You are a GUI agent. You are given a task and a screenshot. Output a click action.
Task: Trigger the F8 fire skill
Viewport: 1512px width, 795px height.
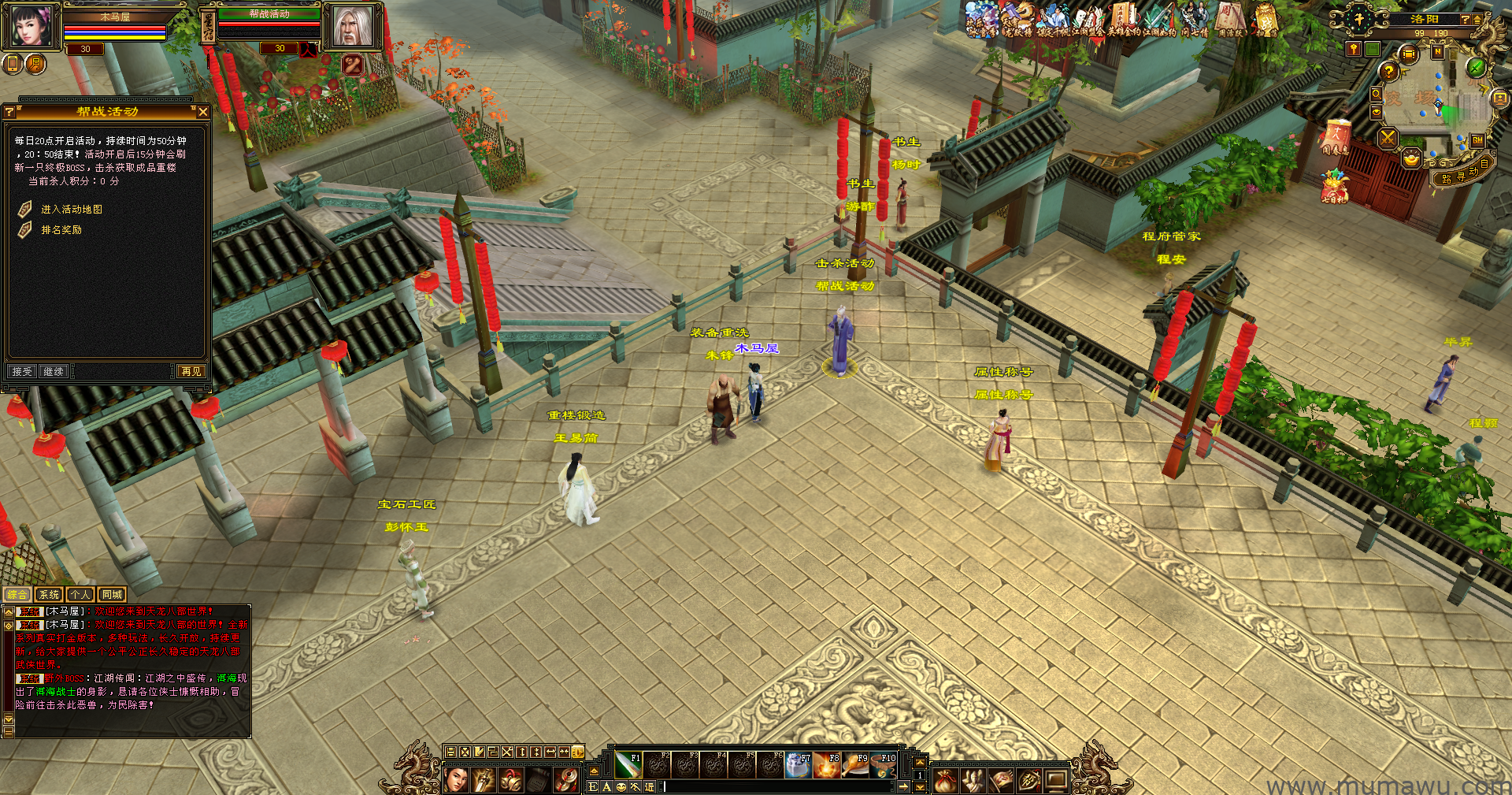click(x=827, y=765)
